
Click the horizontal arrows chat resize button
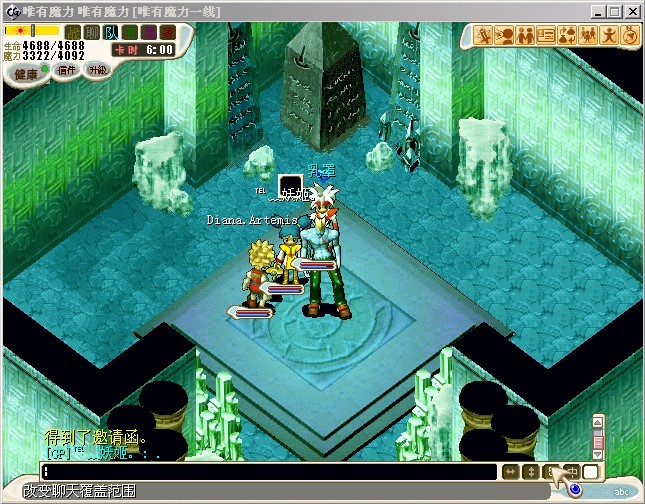[509, 471]
